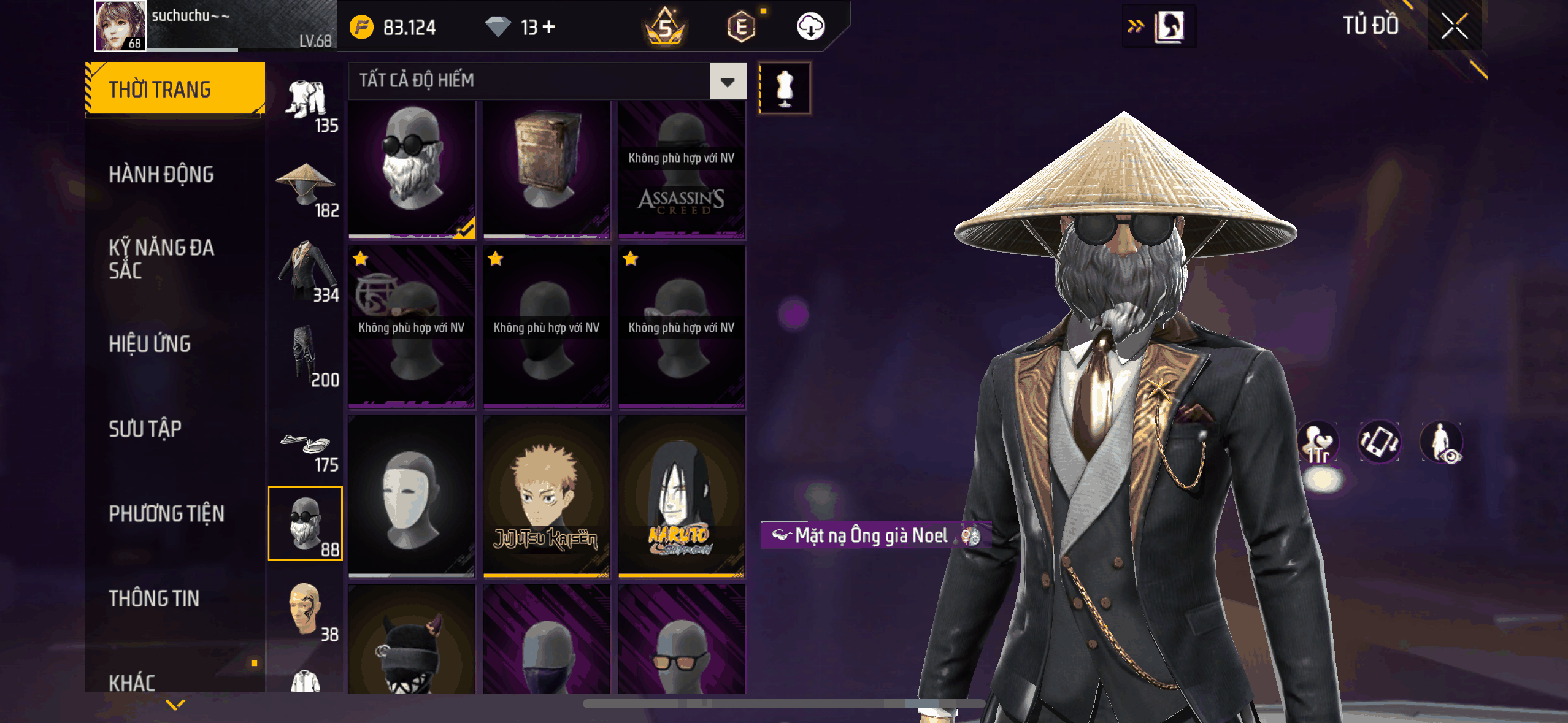Select the wooden box head item
The height and width of the screenshot is (723, 1568).
(x=546, y=167)
